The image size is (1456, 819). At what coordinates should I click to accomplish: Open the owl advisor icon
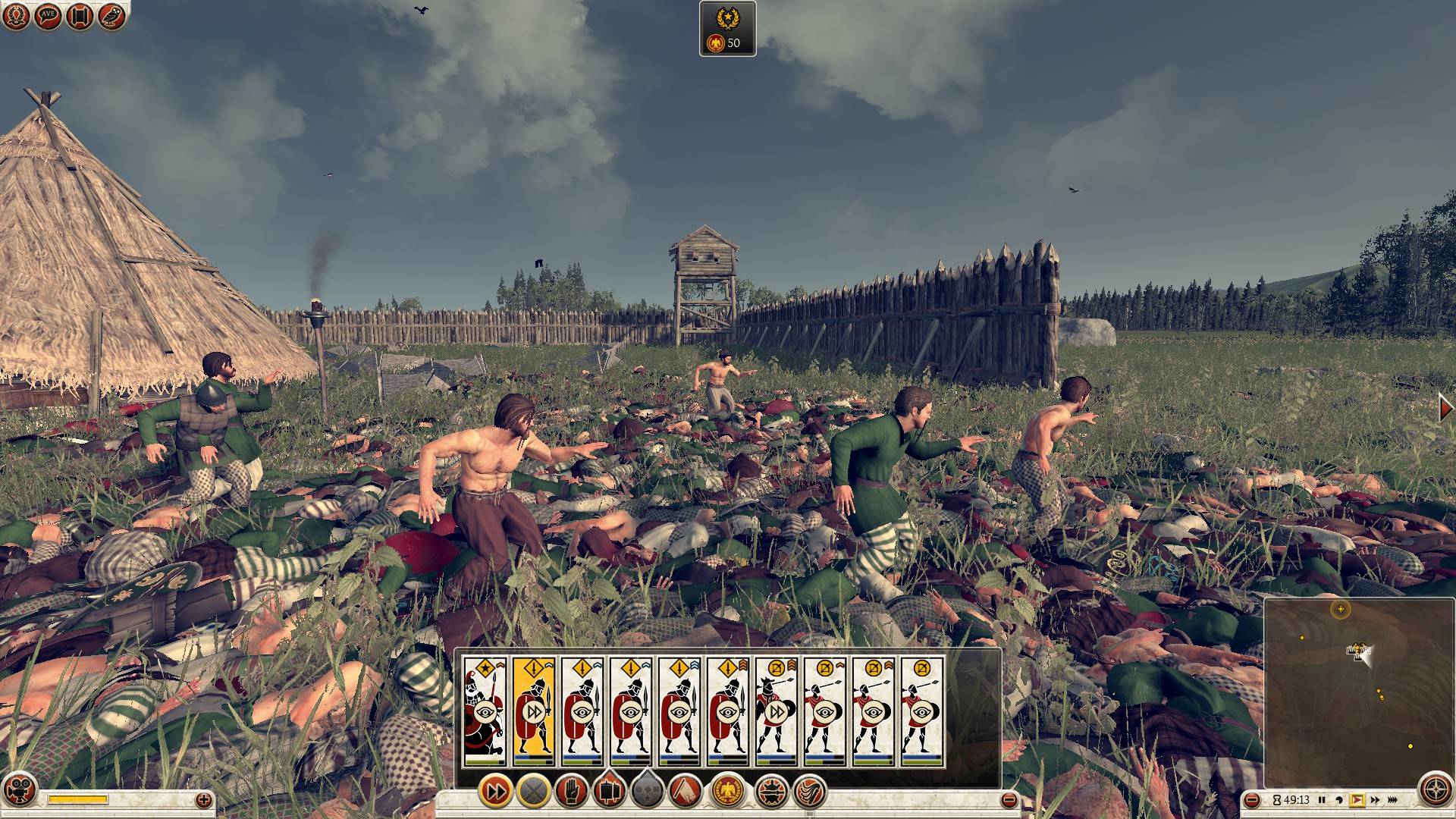[x=111, y=17]
